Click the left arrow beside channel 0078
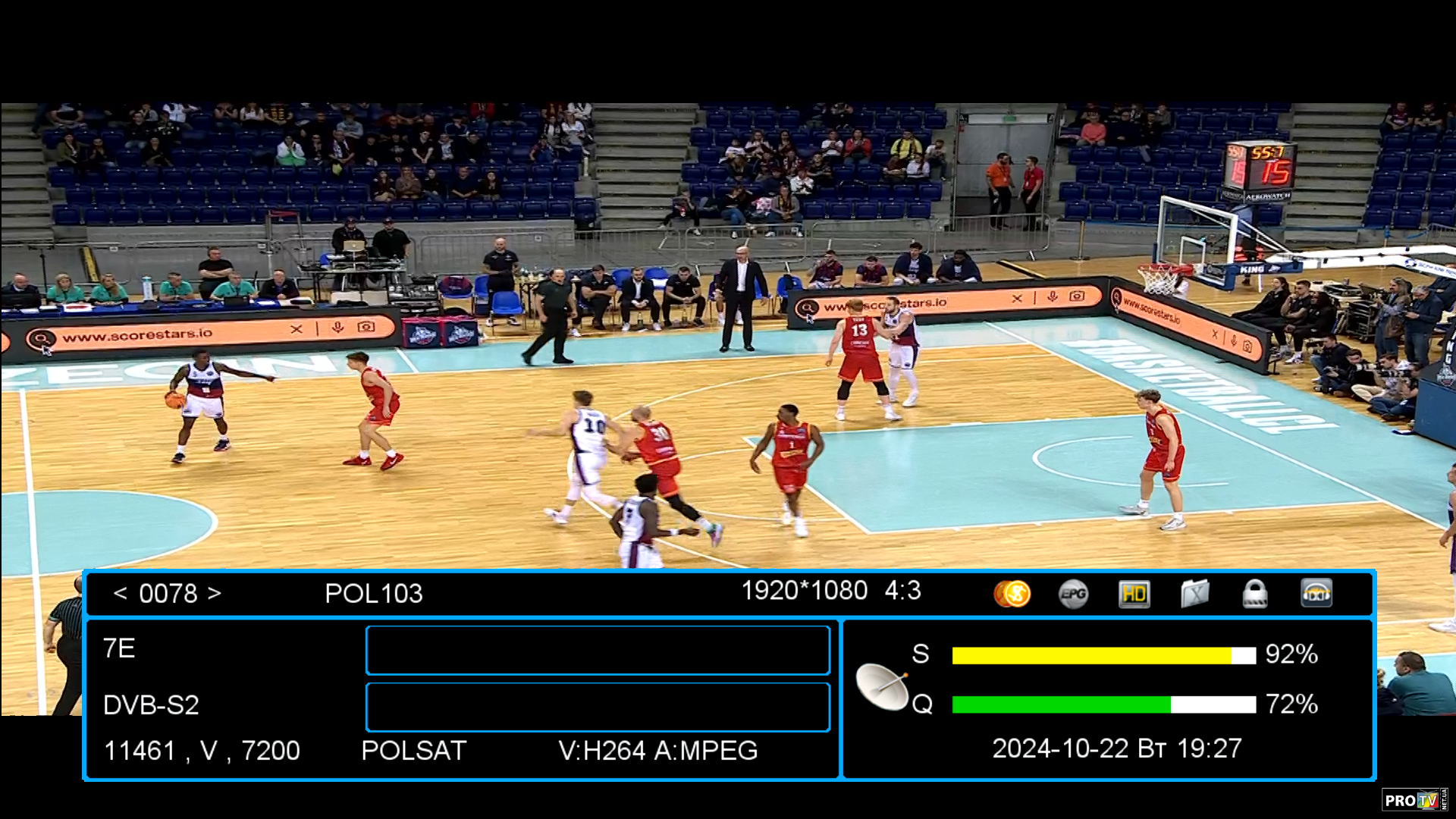Viewport: 1456px width, 819px height. tap(120, 593)
